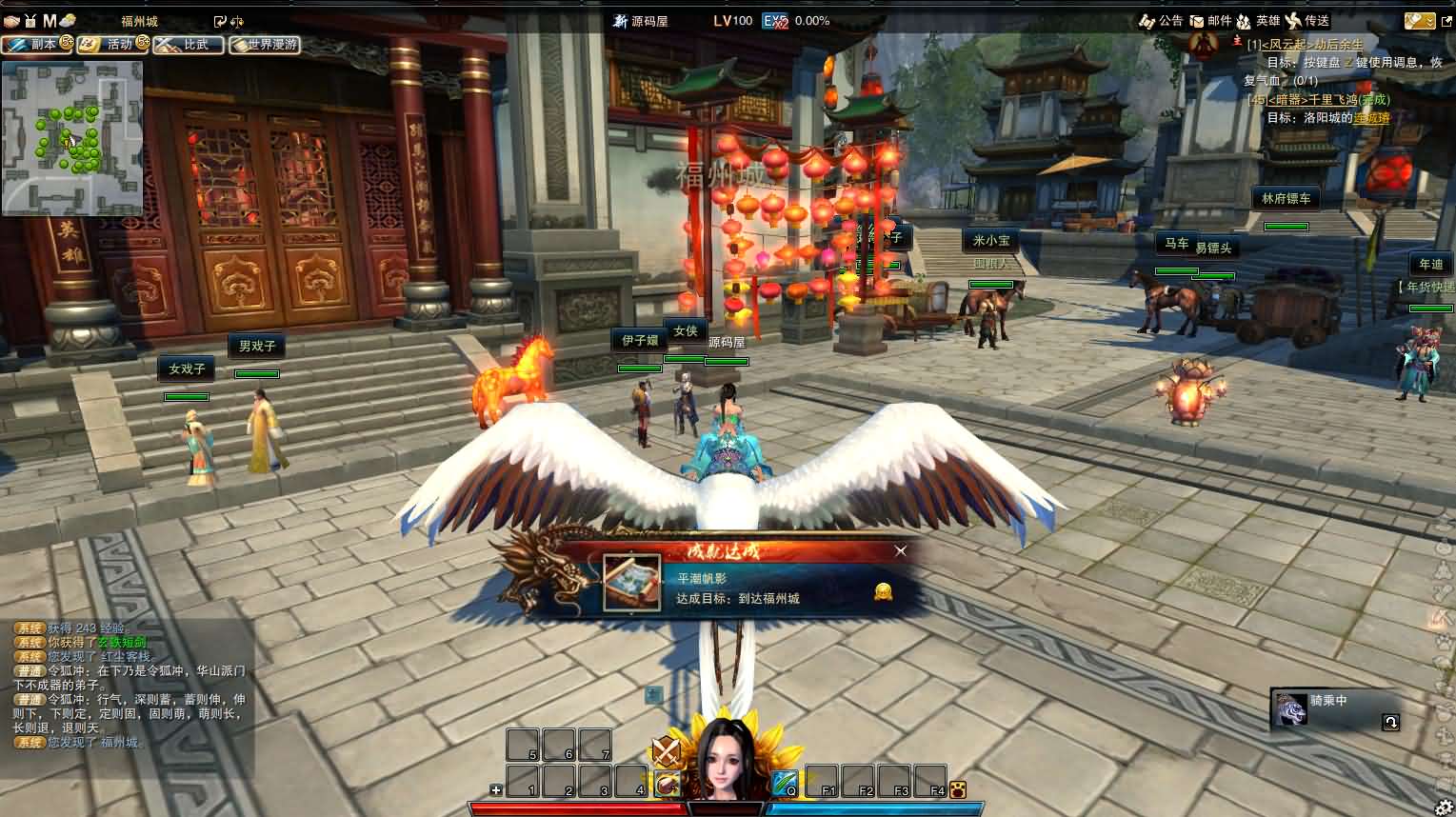Open the 活动 activities panel

pyautogui.click(x=112, y=44)
